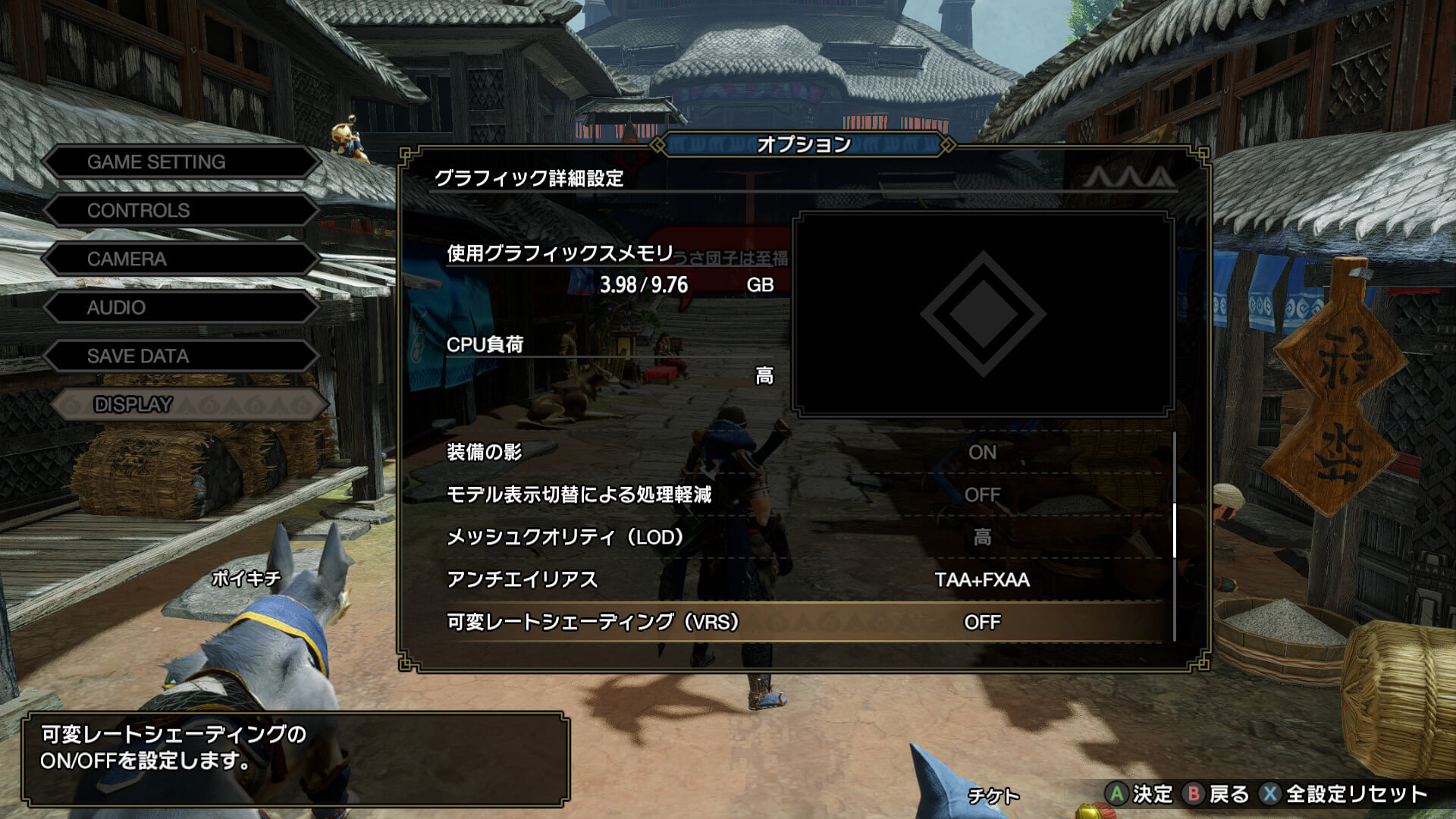Open the AUDIO settings category
Viewport: 1456px width, 819px height.
[182, 308]
